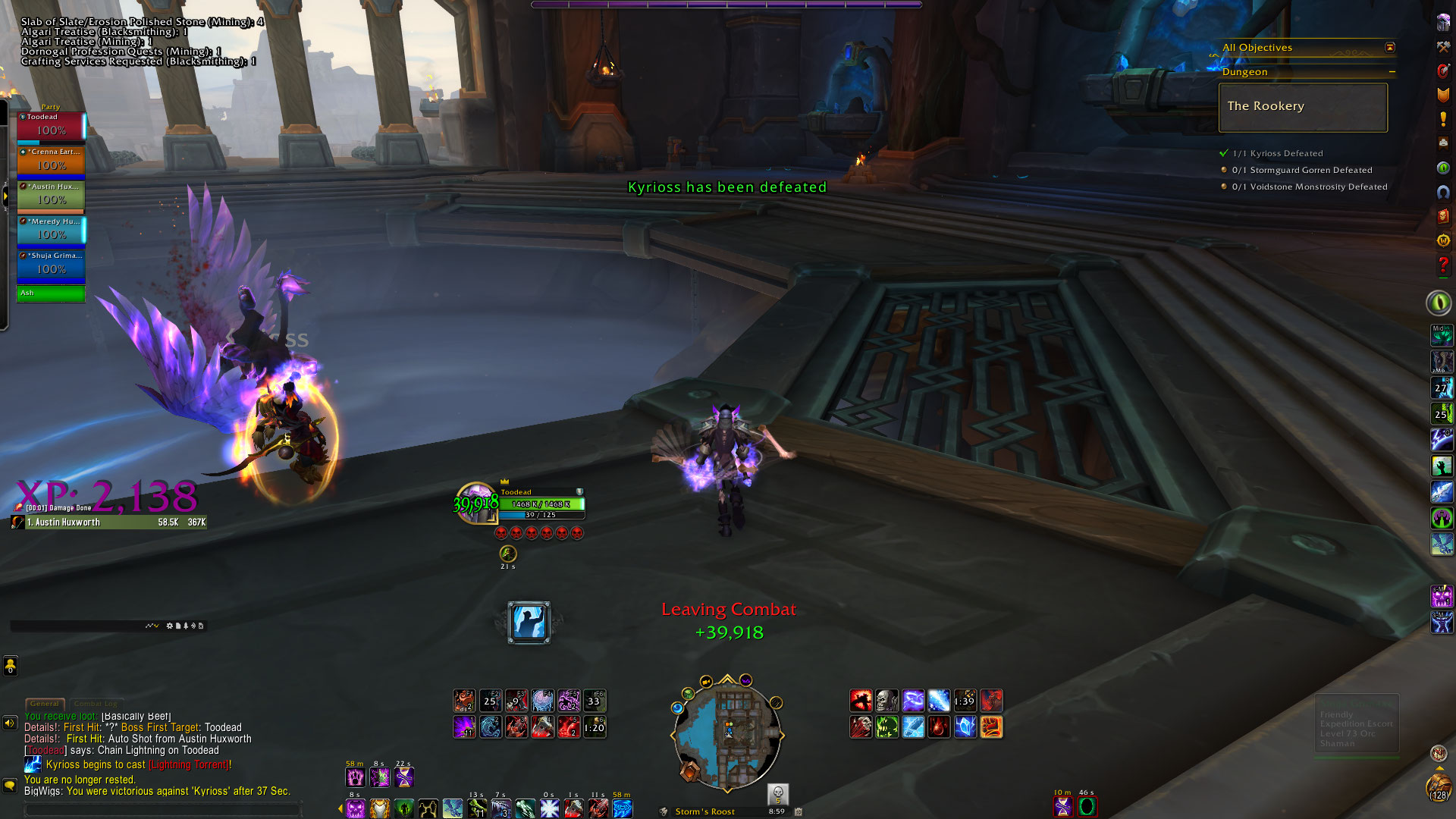Screen dimensions: 1456x819
Task: Activate the skull face ability icon
Action: click(x=886, y=701)
